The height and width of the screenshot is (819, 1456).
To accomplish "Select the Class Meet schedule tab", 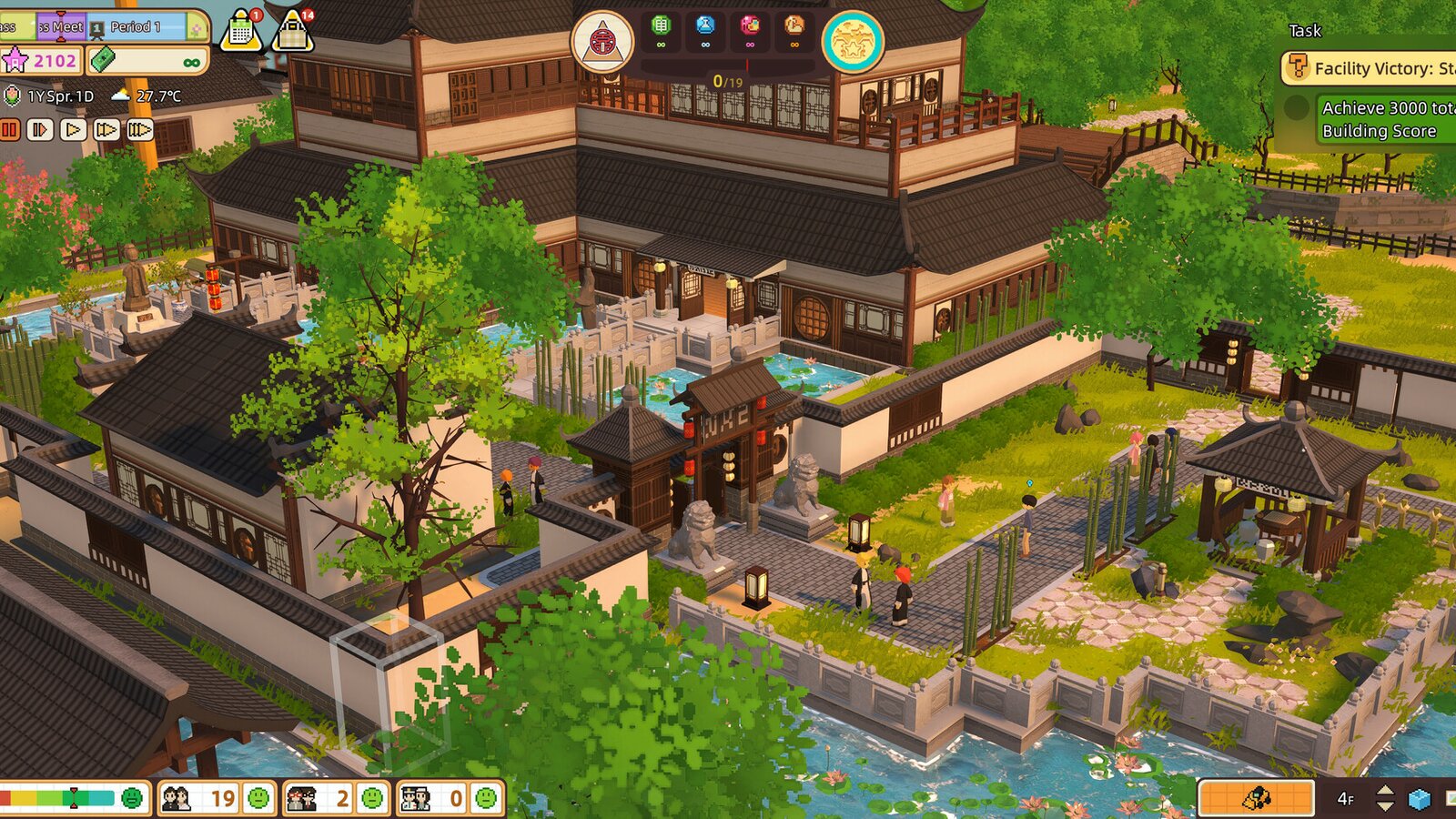I will [x=64, y=27].
